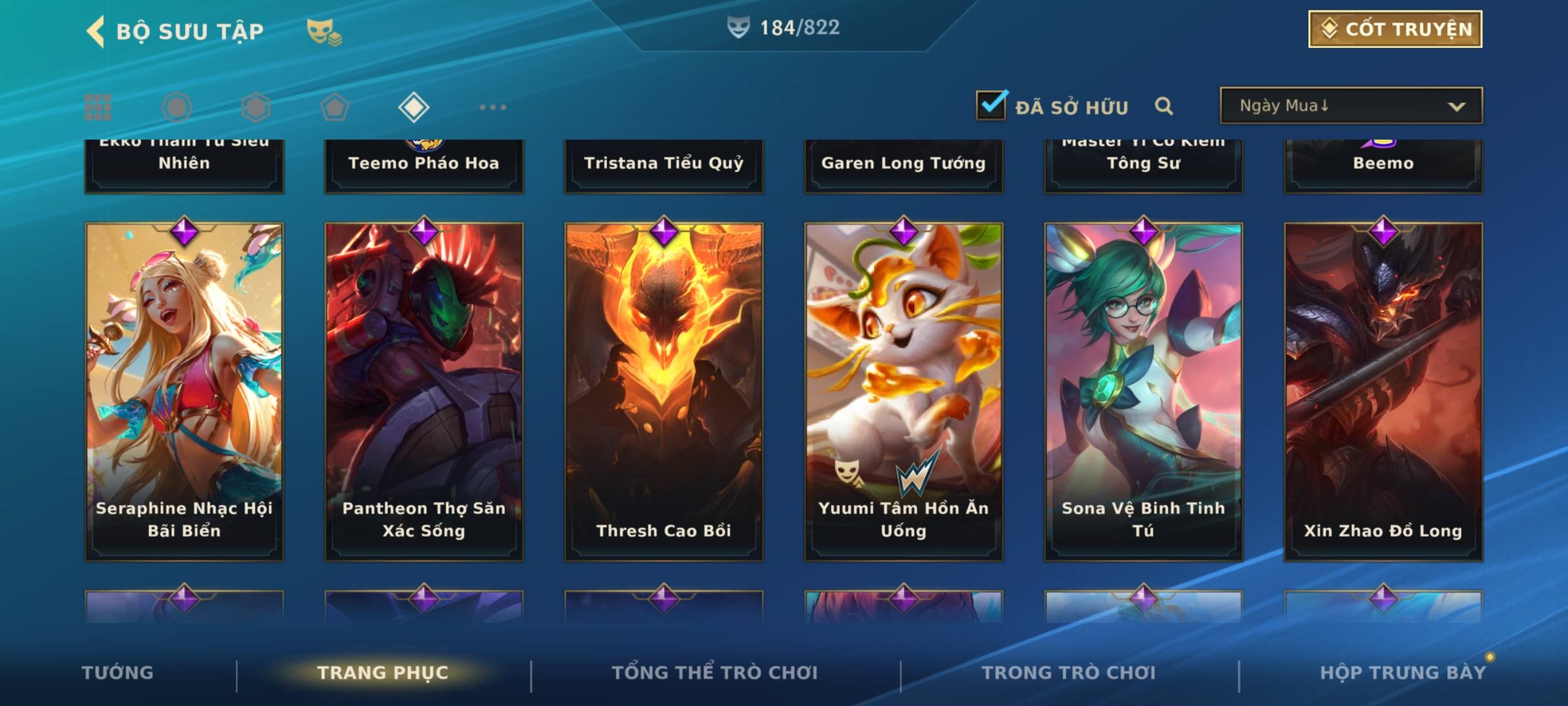Viewport: 1568px width, 706px height.
Task: View the Thresh Cao Bồi skin
Action: 664,392
